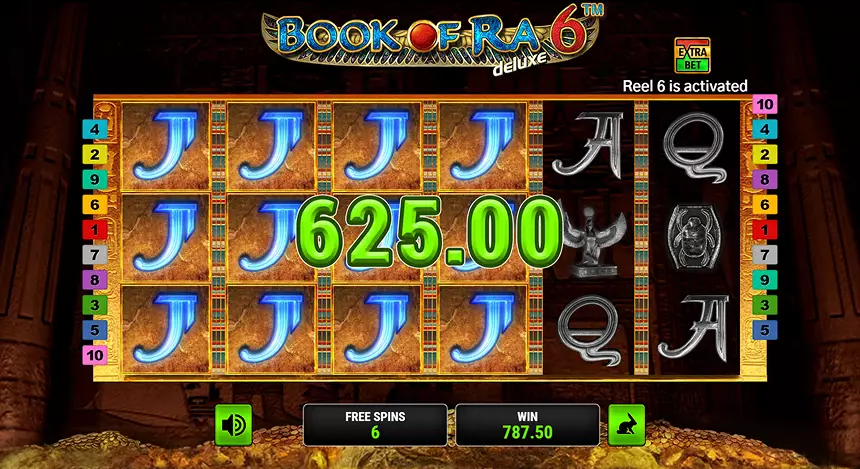Toggle the Extra Bet button

pyautogui.click(x=690, y=57)
